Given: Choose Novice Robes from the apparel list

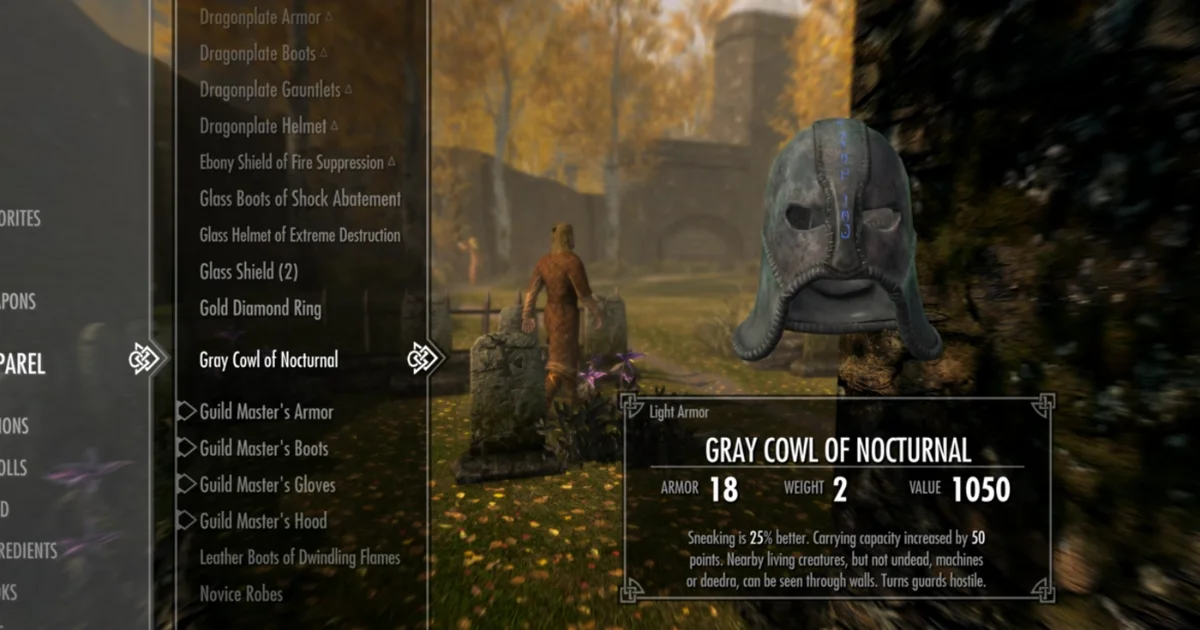Looking at the screenshot, I should (x=241, y=594).
